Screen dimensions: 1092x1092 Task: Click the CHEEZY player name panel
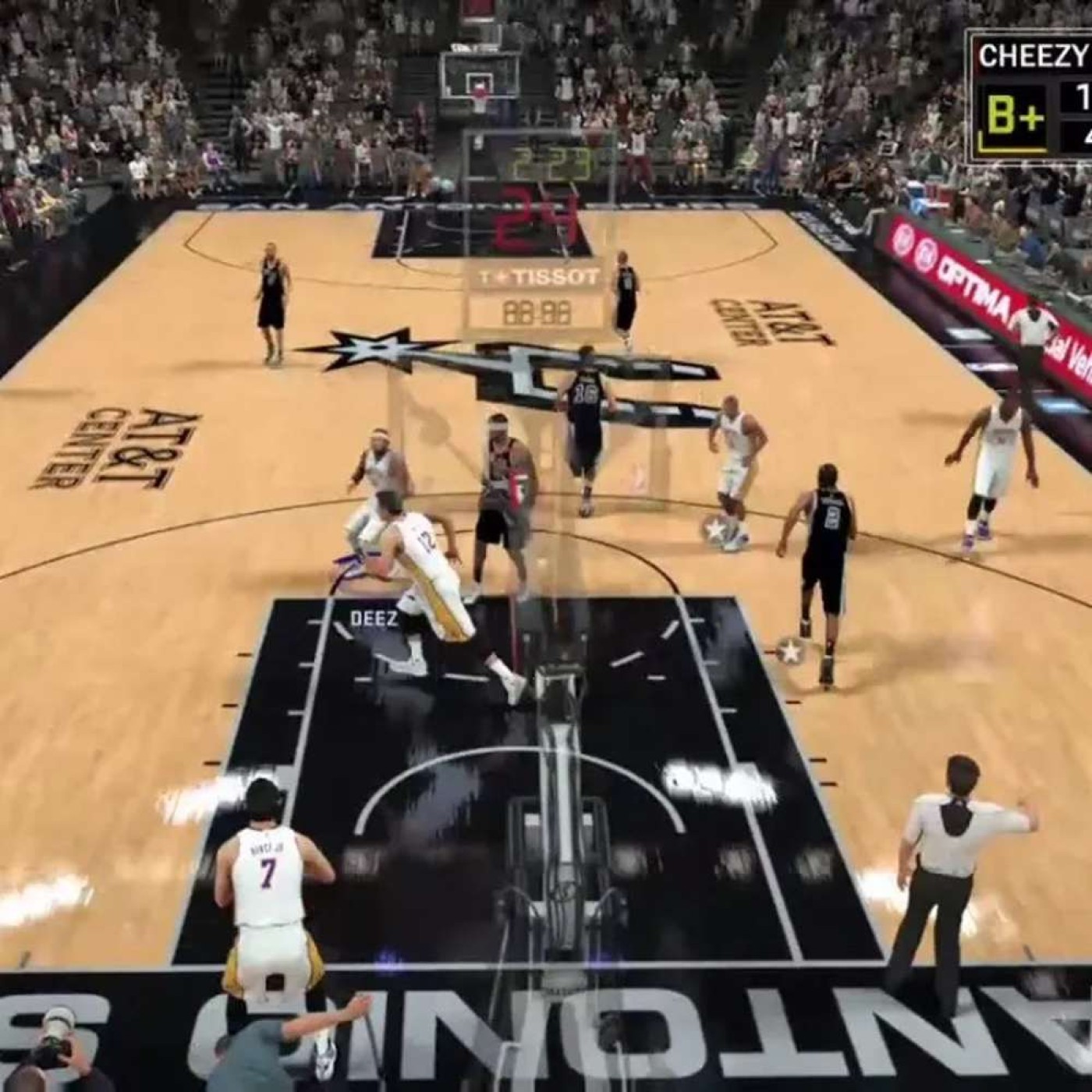tap(1031, 56)
